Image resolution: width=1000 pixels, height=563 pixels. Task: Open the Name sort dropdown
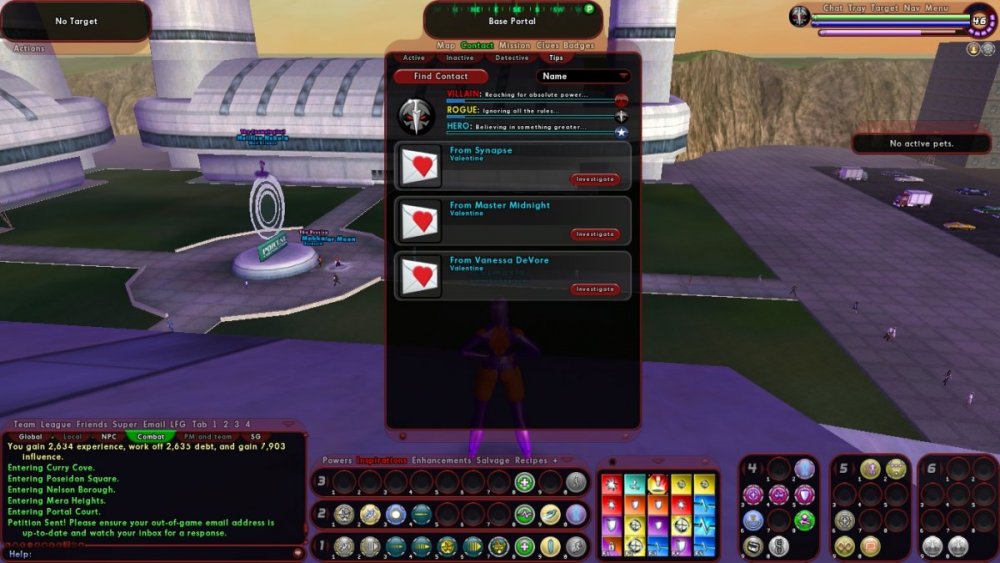point(584,76)
